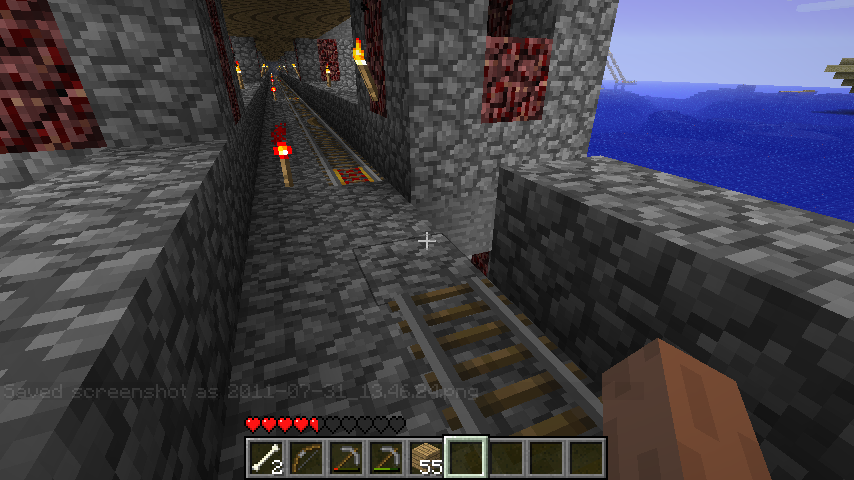This screenshot has width=854, height=480.
Task: Select the bone stack in the hotbar
Action: point(265,458)
